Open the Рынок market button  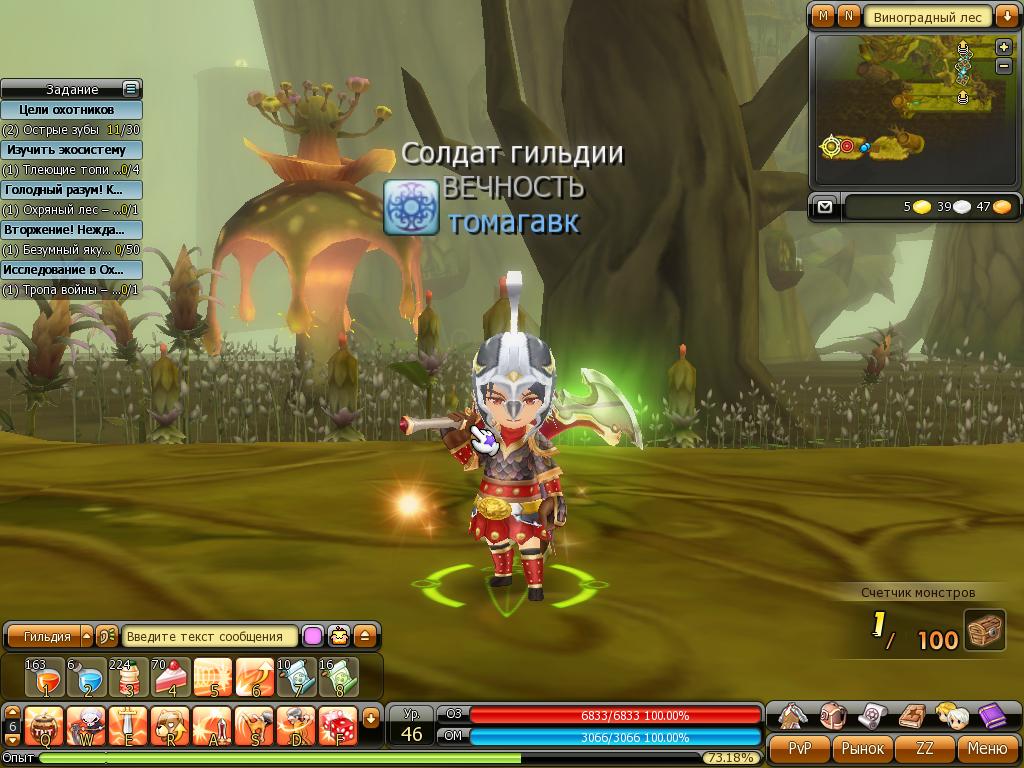point(862,748)
